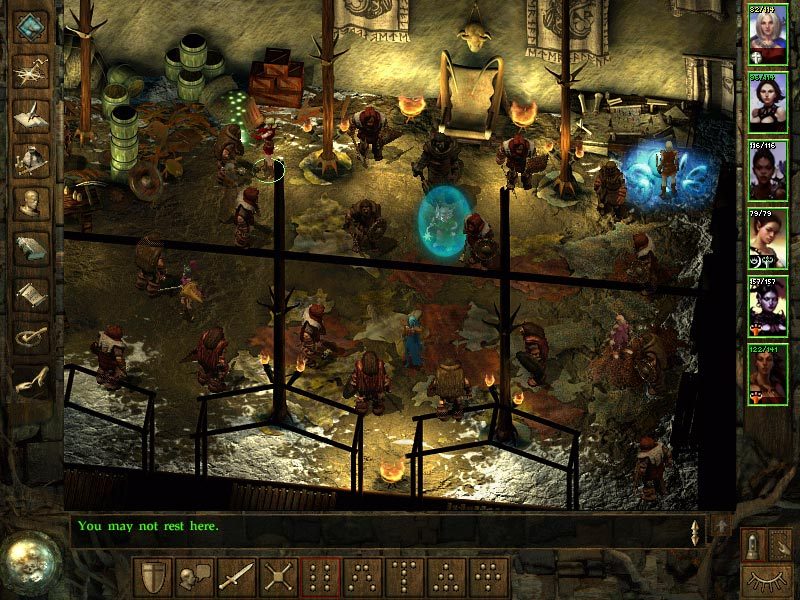The image size is (800, 600).
Task: Open the area map
Action: pyautogui.click(x=32, y=71)
